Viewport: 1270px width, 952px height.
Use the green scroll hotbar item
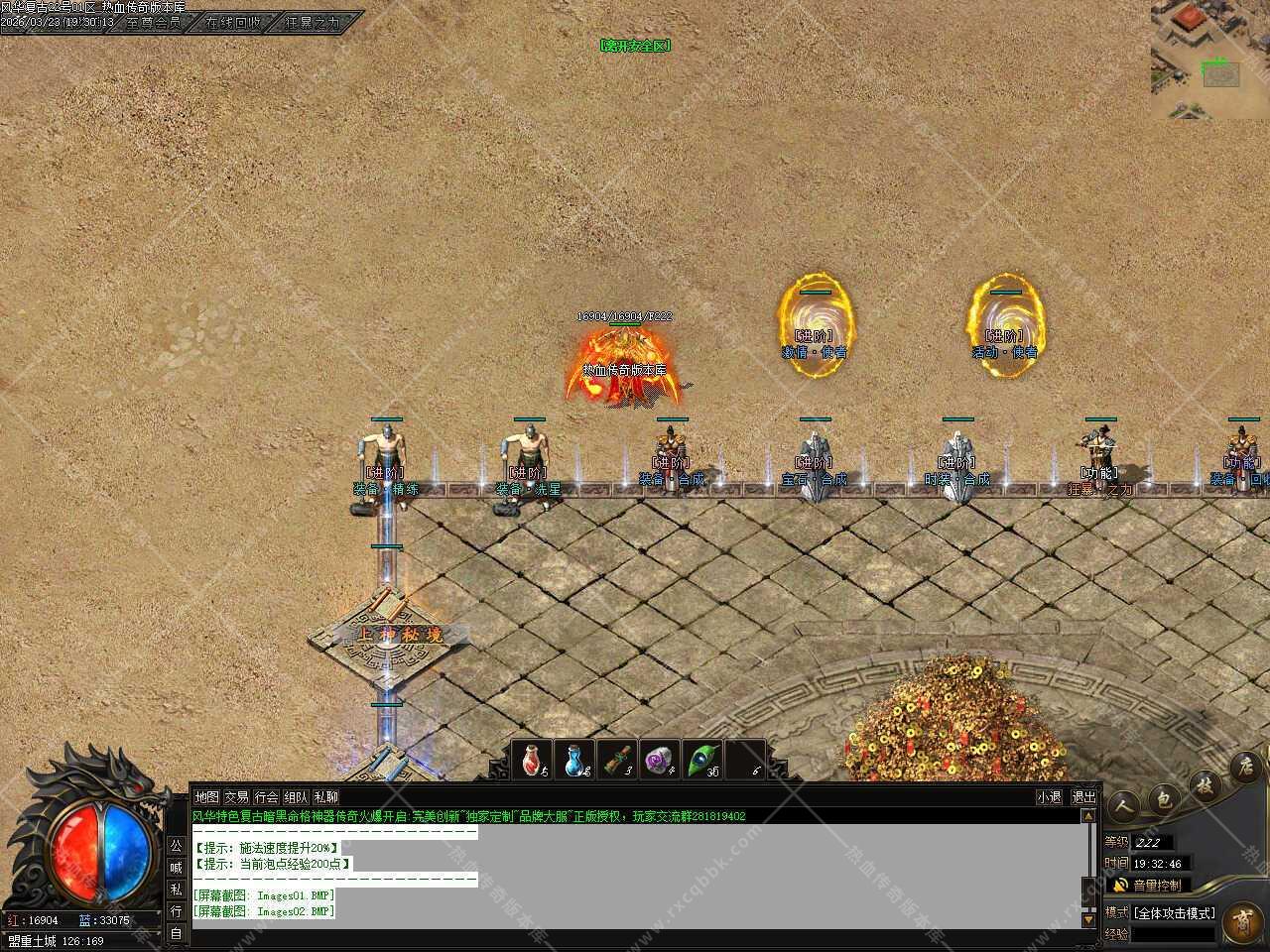click(x=618, y=761)
